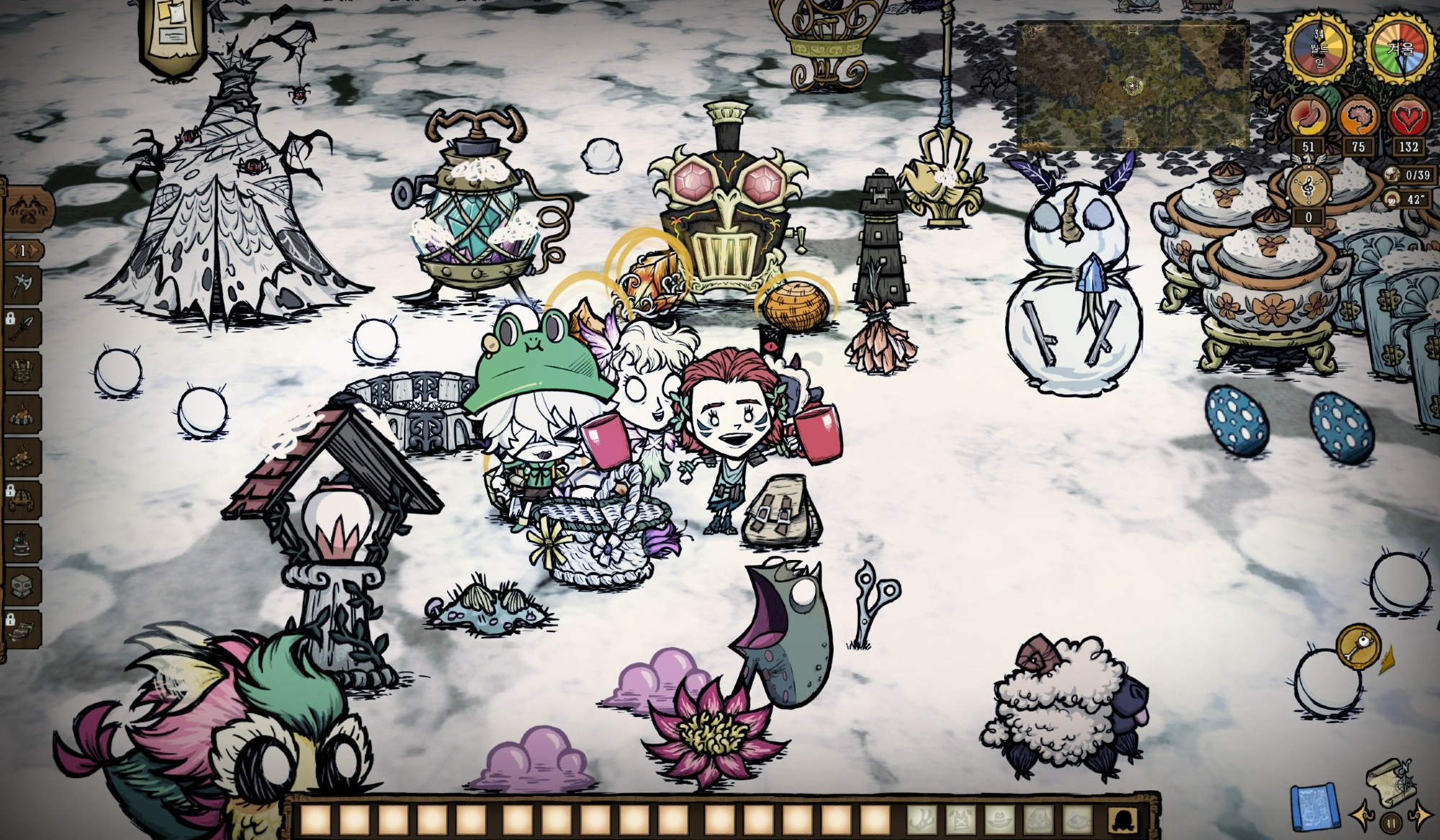The width and height of the screenshot is (1440, 840).
Task: Open the minimap overlay
Action: [1132, 85]
